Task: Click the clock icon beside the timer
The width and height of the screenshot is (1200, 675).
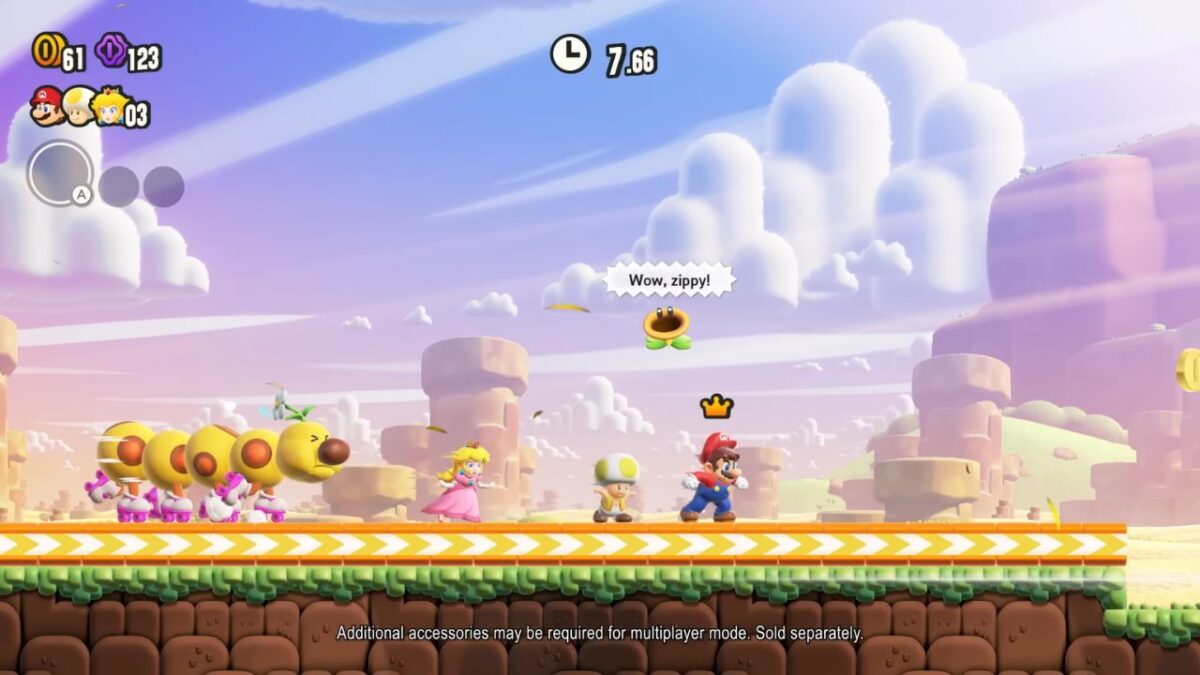Action: pos(570,54)
